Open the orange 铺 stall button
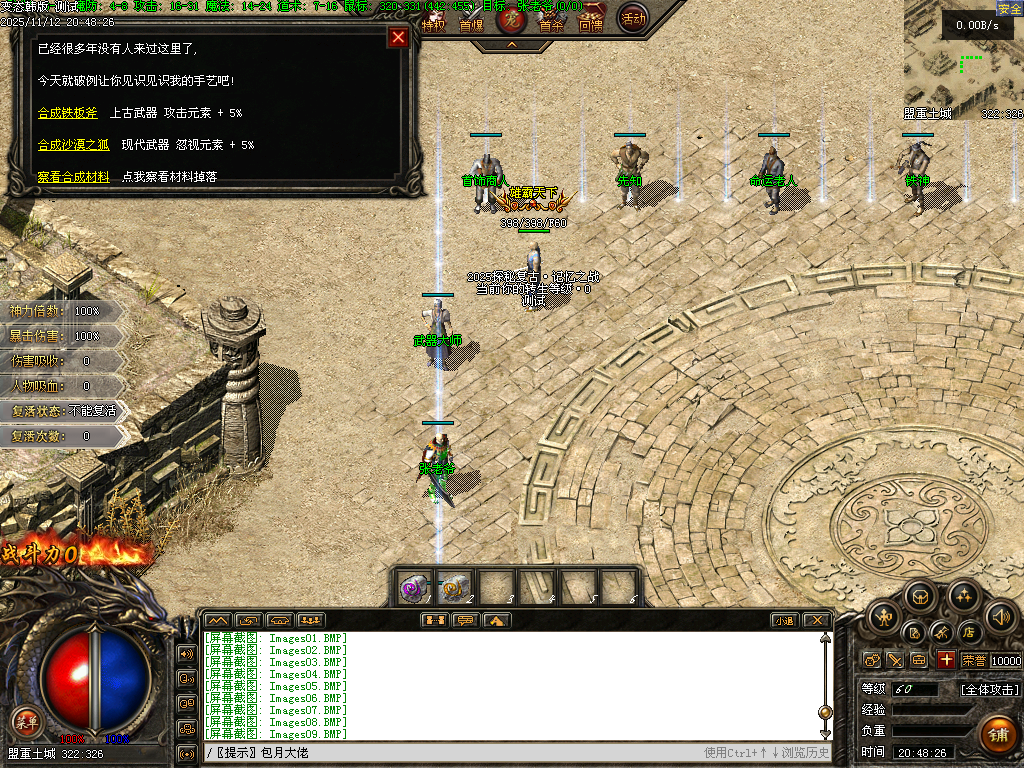 click(x=997, y=735)
